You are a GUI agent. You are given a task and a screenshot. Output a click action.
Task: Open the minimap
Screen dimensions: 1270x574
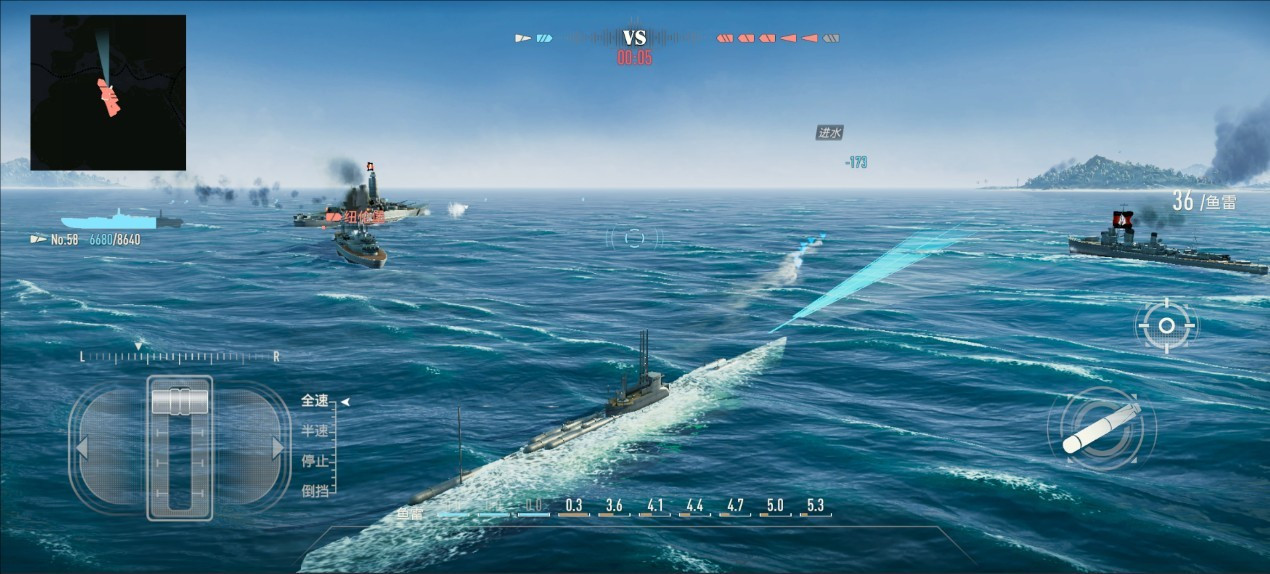(x=108, y=92)
